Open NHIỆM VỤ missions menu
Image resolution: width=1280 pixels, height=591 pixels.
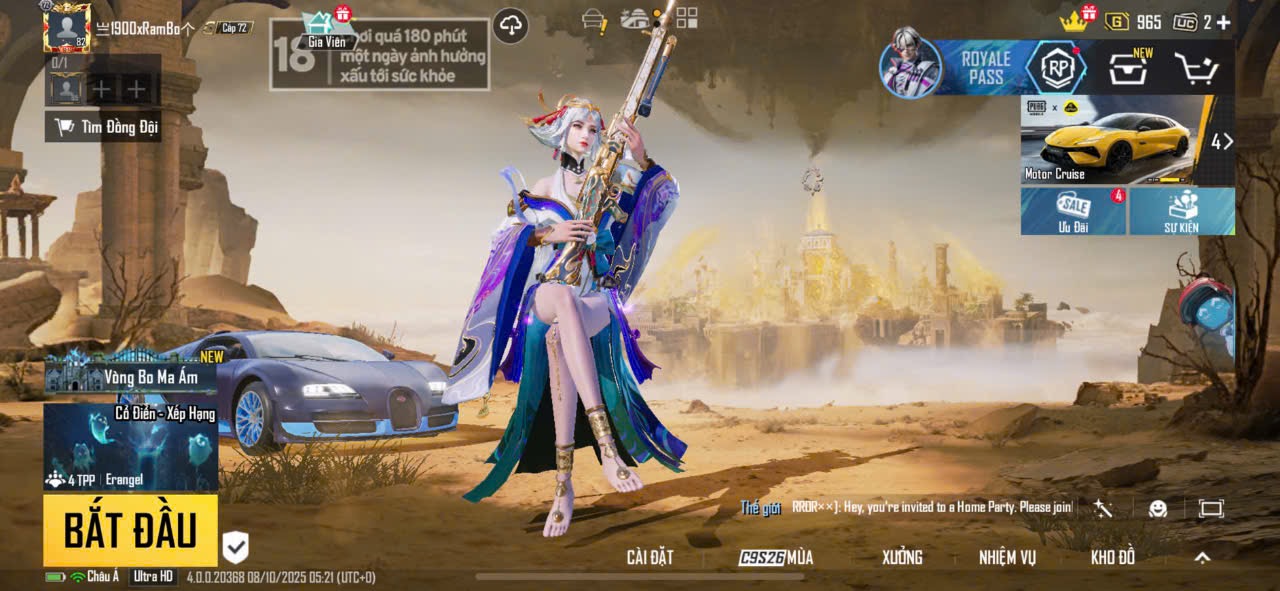click(x=1007, y=558)
